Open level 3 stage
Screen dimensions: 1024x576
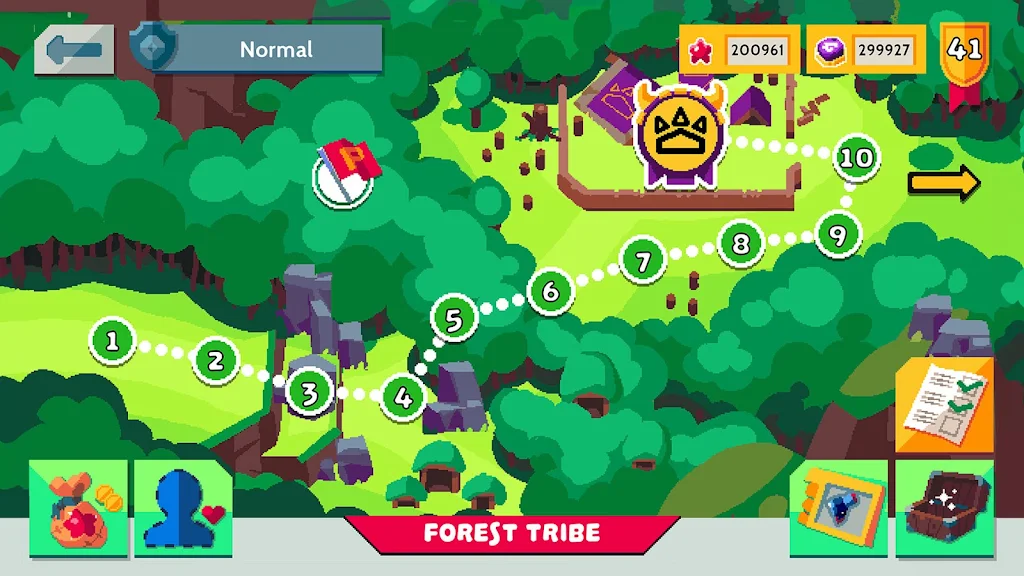(309, 394)
